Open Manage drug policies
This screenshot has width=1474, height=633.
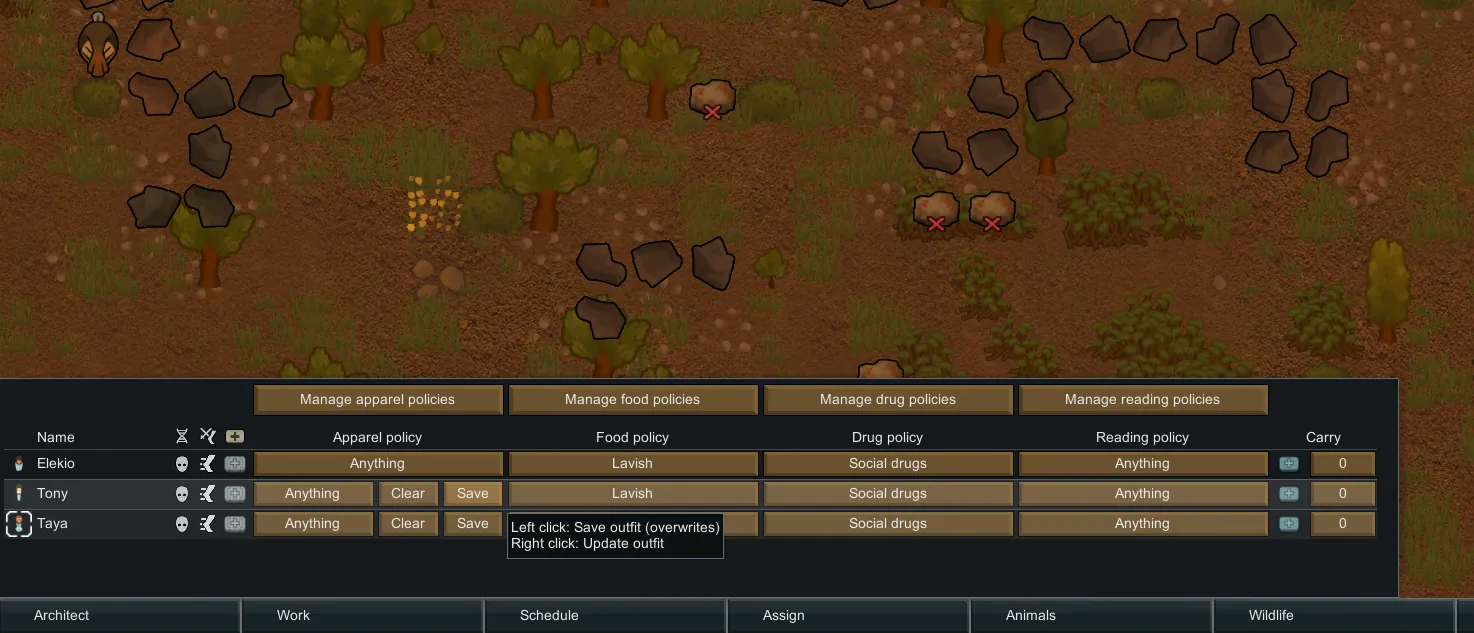(x=887, y=400)
